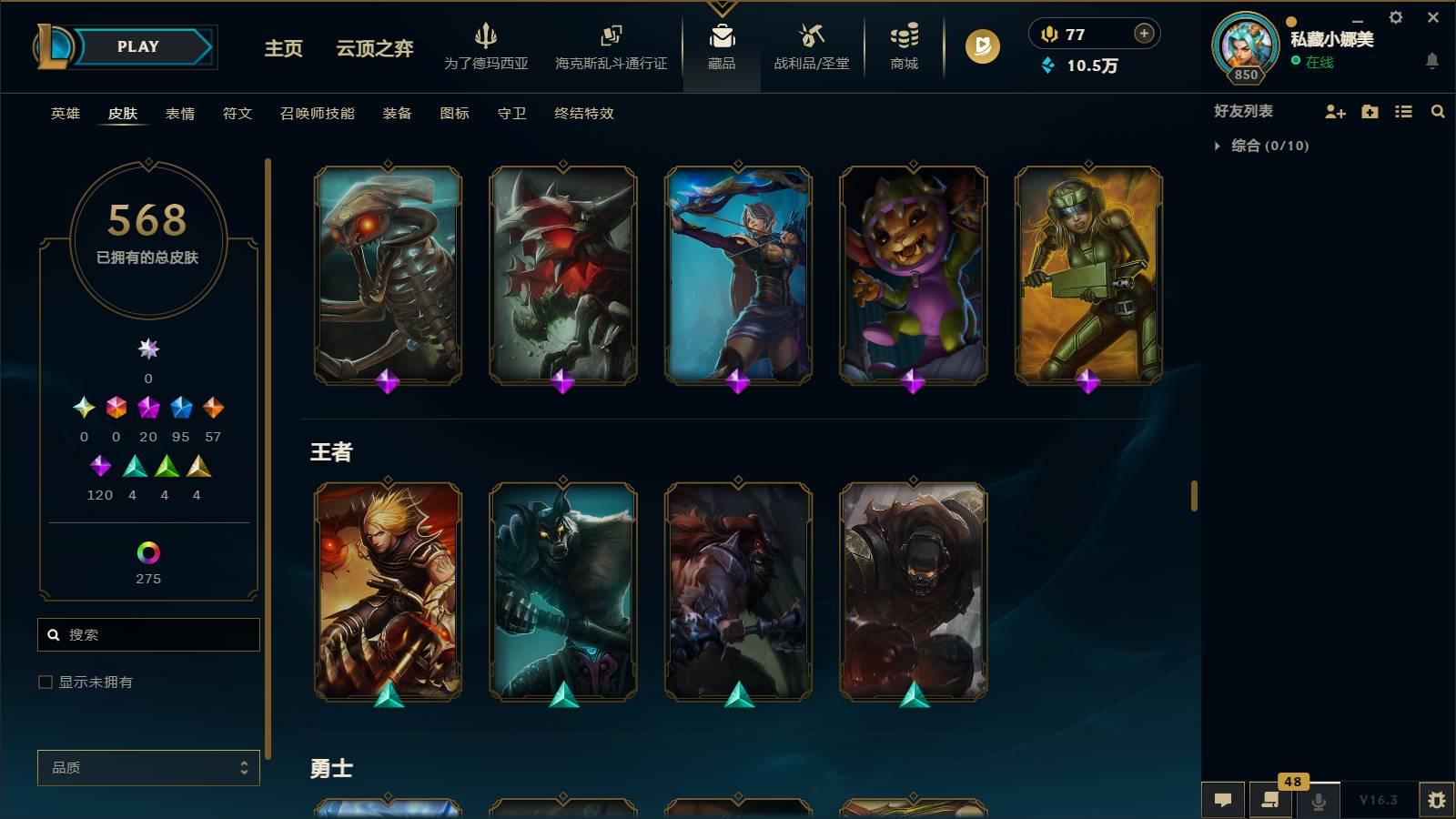The width and height of the screenshot is (1456, 819).
Task: Open the add friend icon
Action: [1335, 111]
